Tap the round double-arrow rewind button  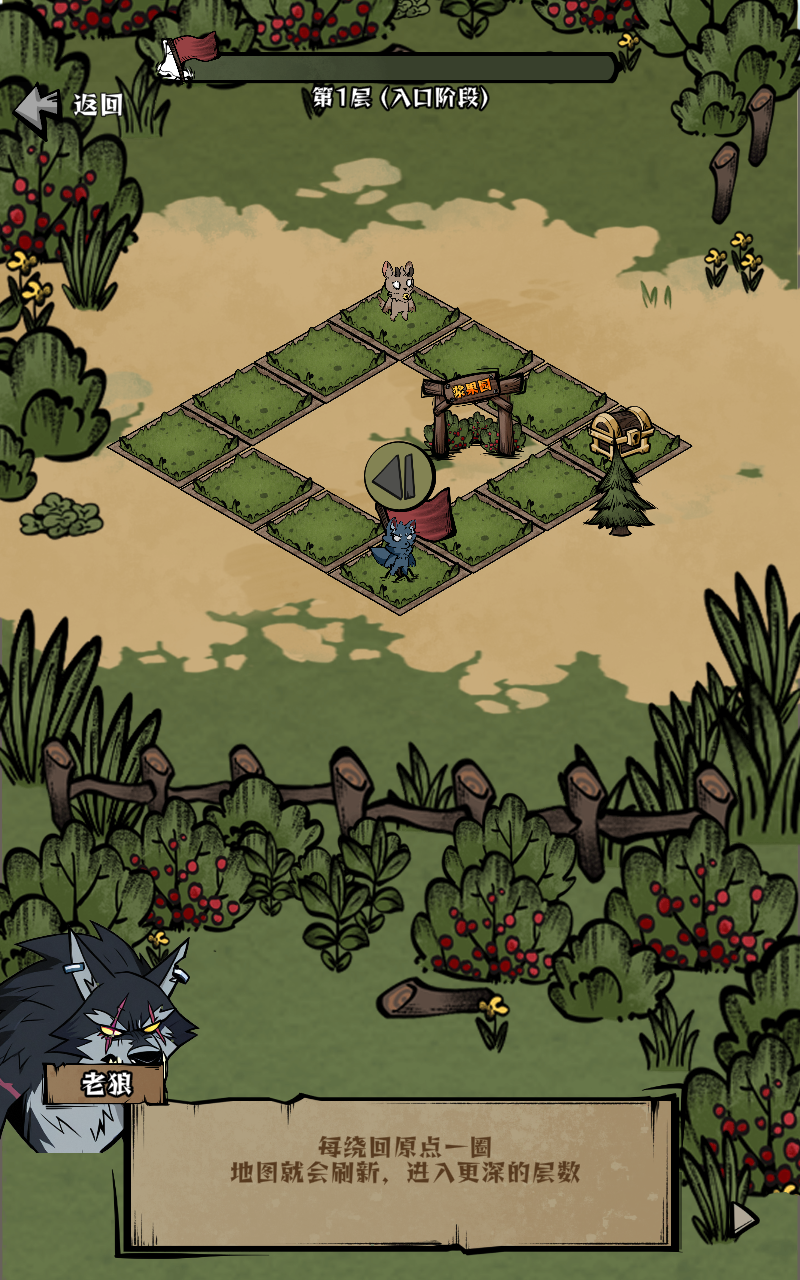click(398, 477)
